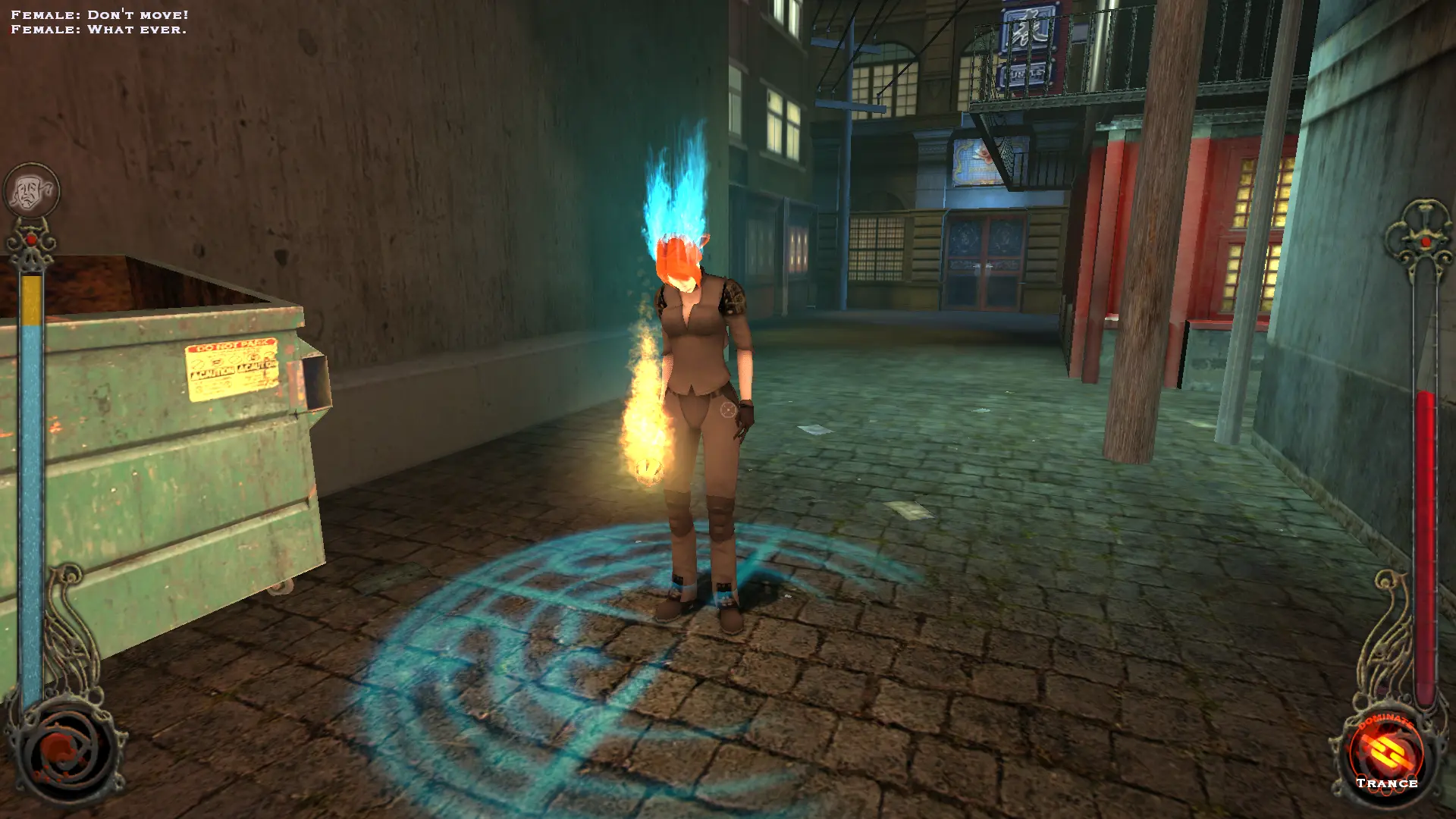Select the equipped weapon icon beneath the health bar
The image size is (1456, 819).
67,752
